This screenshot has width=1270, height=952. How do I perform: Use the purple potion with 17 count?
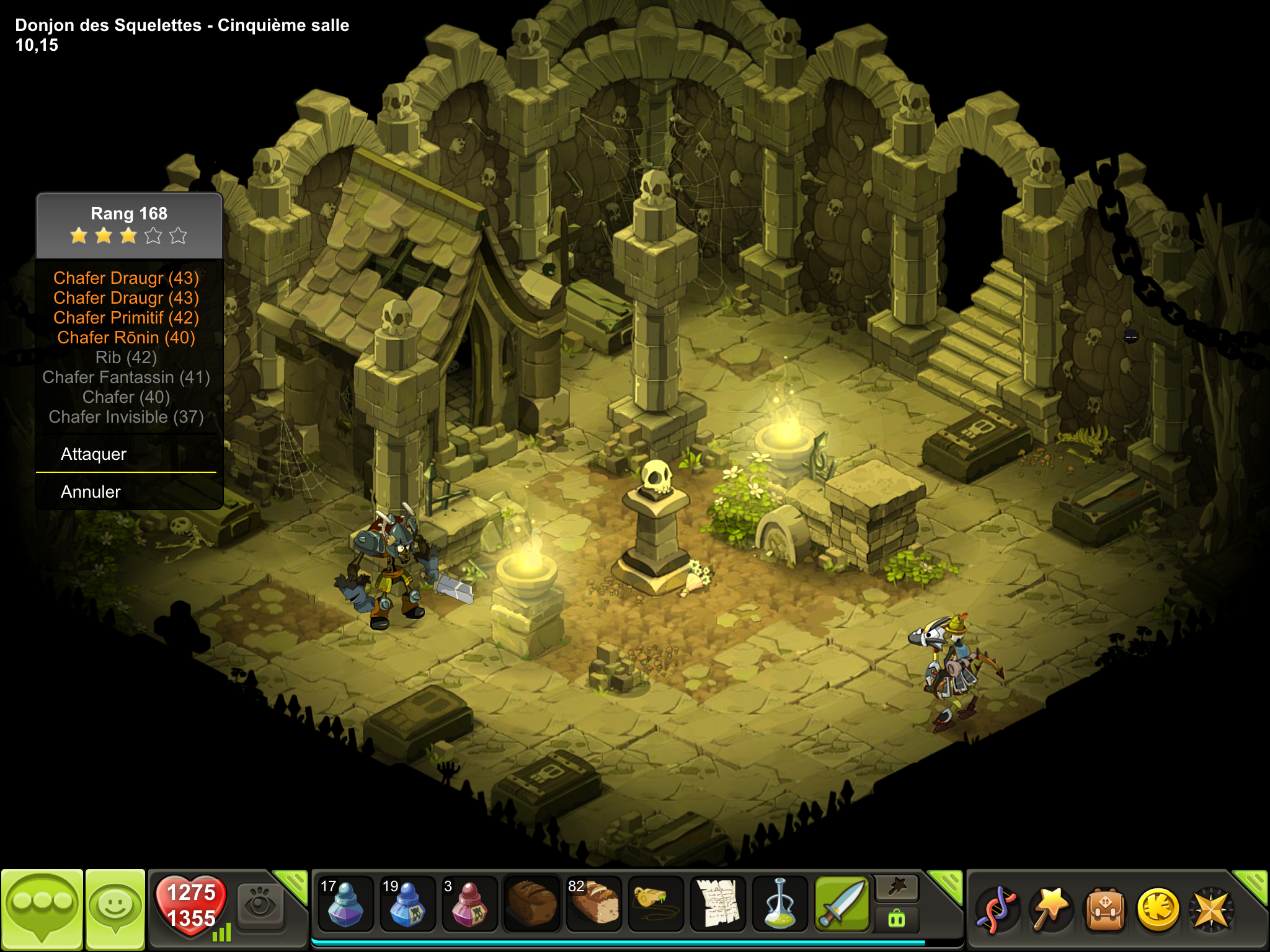pyautogui.click(x=345, y=904)
